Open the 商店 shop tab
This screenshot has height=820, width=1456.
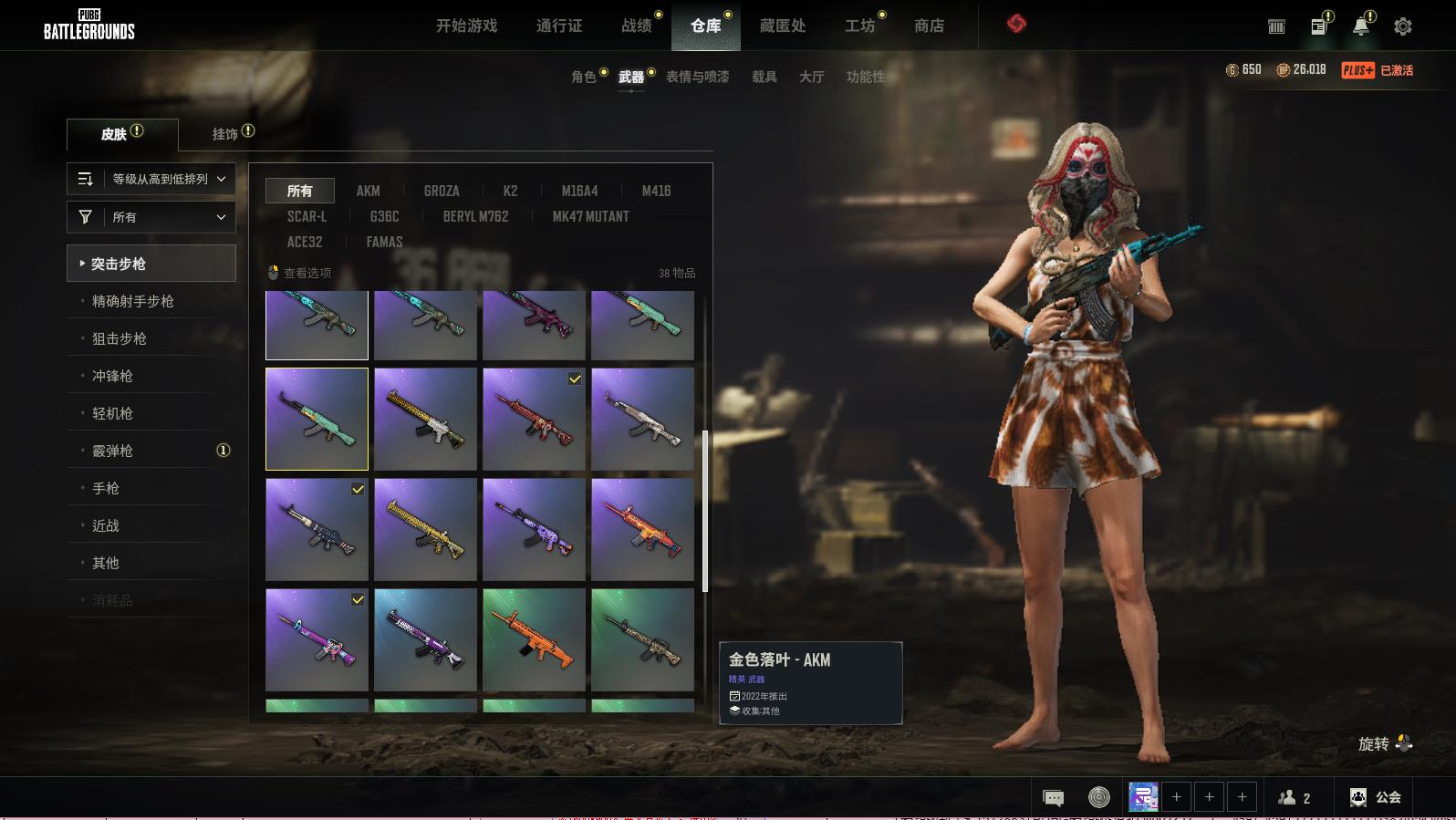coord(929,26)
